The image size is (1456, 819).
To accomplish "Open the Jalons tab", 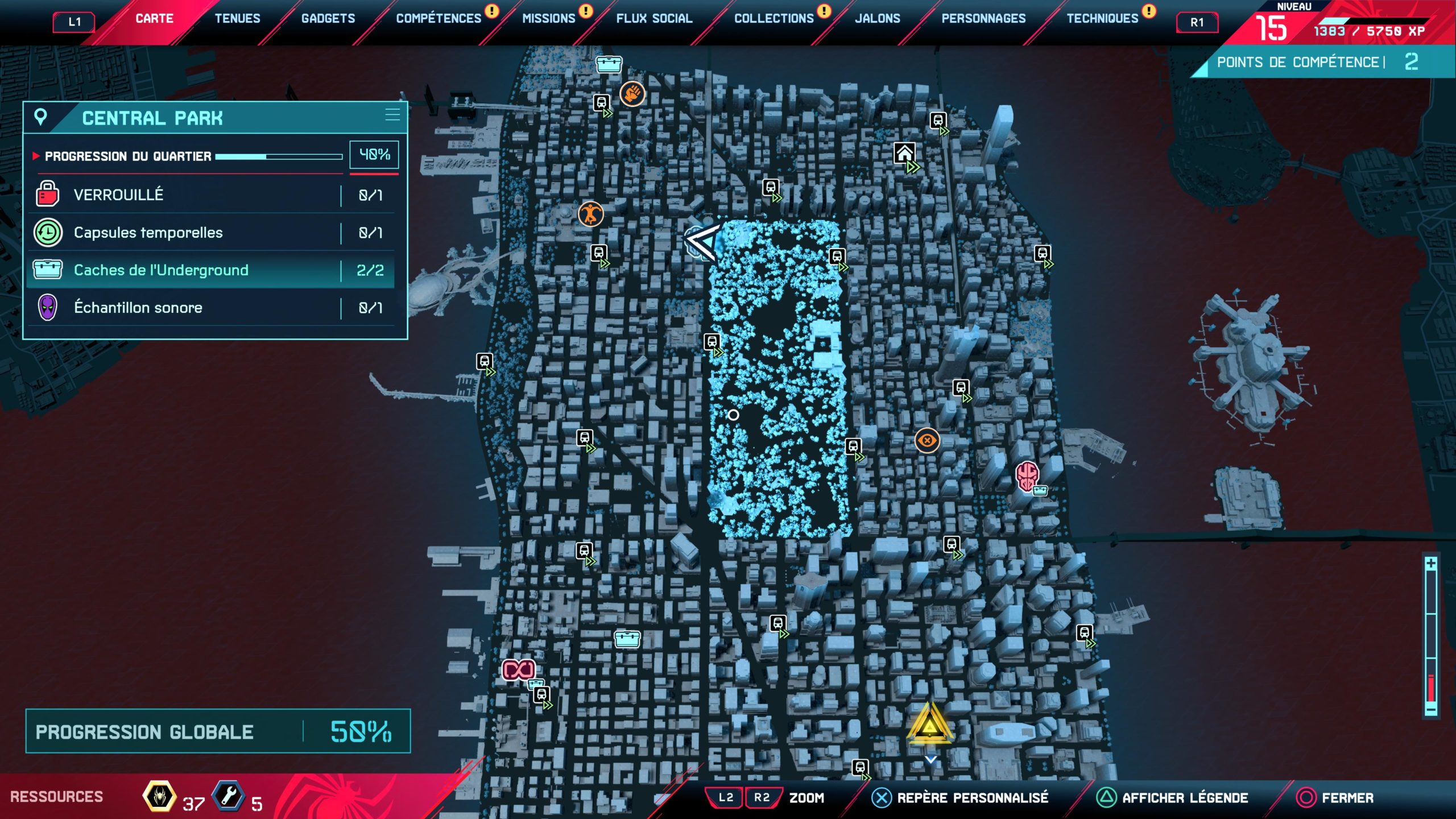I will coord(878,19).
